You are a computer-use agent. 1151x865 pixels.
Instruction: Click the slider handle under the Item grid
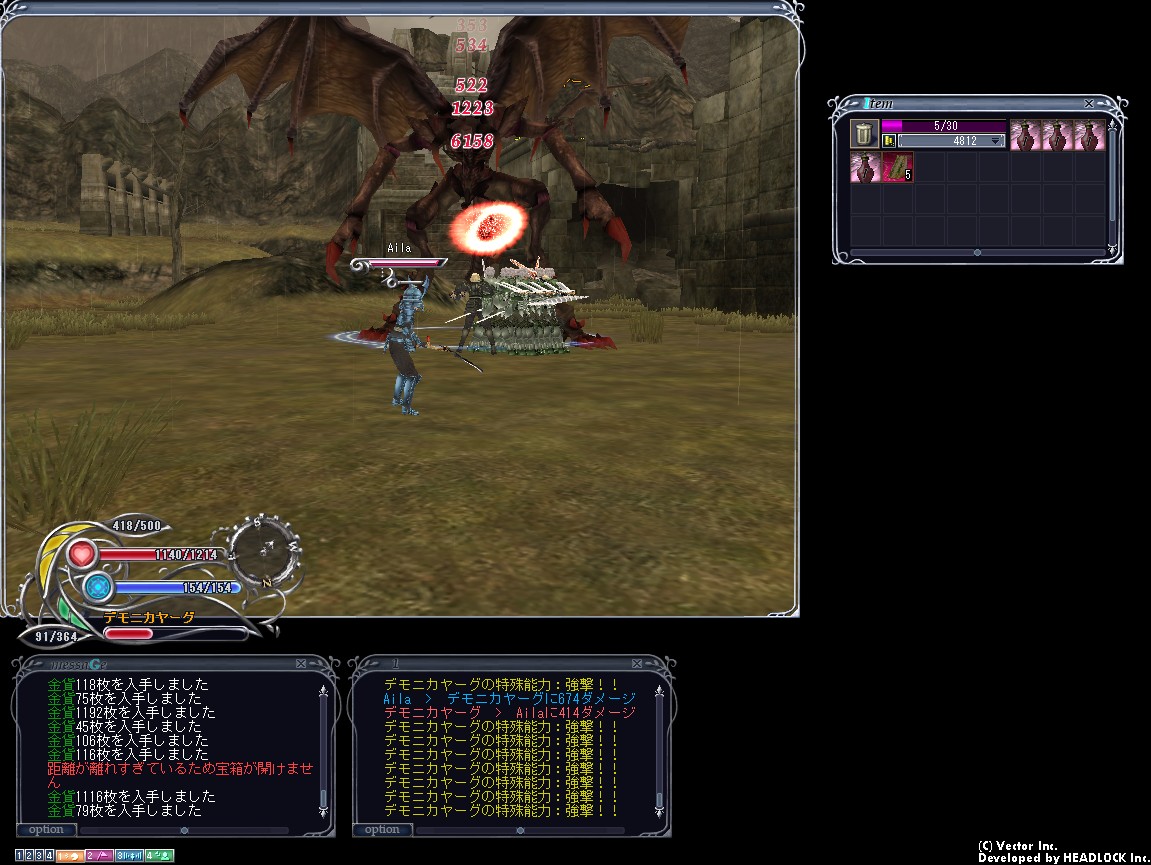[977, 253]
